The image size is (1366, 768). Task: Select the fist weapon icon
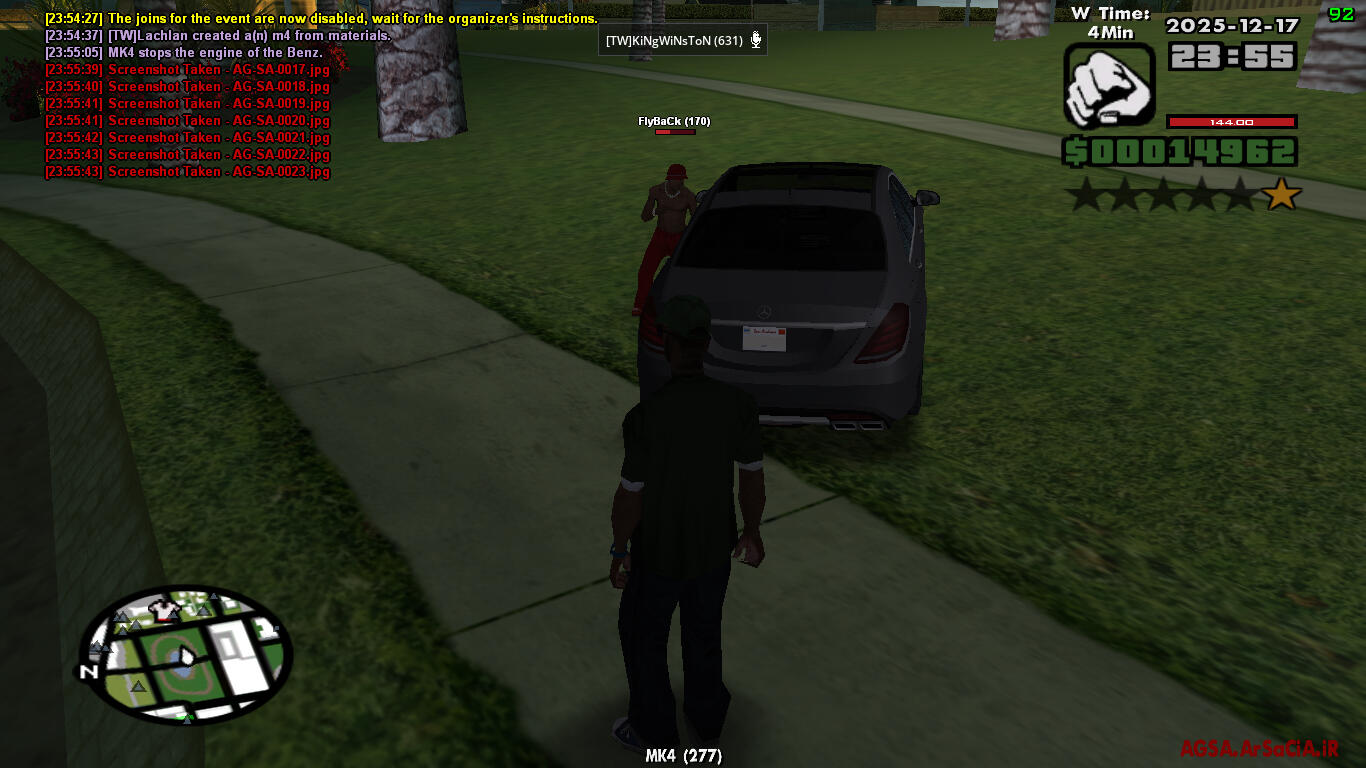(1109, 86)
